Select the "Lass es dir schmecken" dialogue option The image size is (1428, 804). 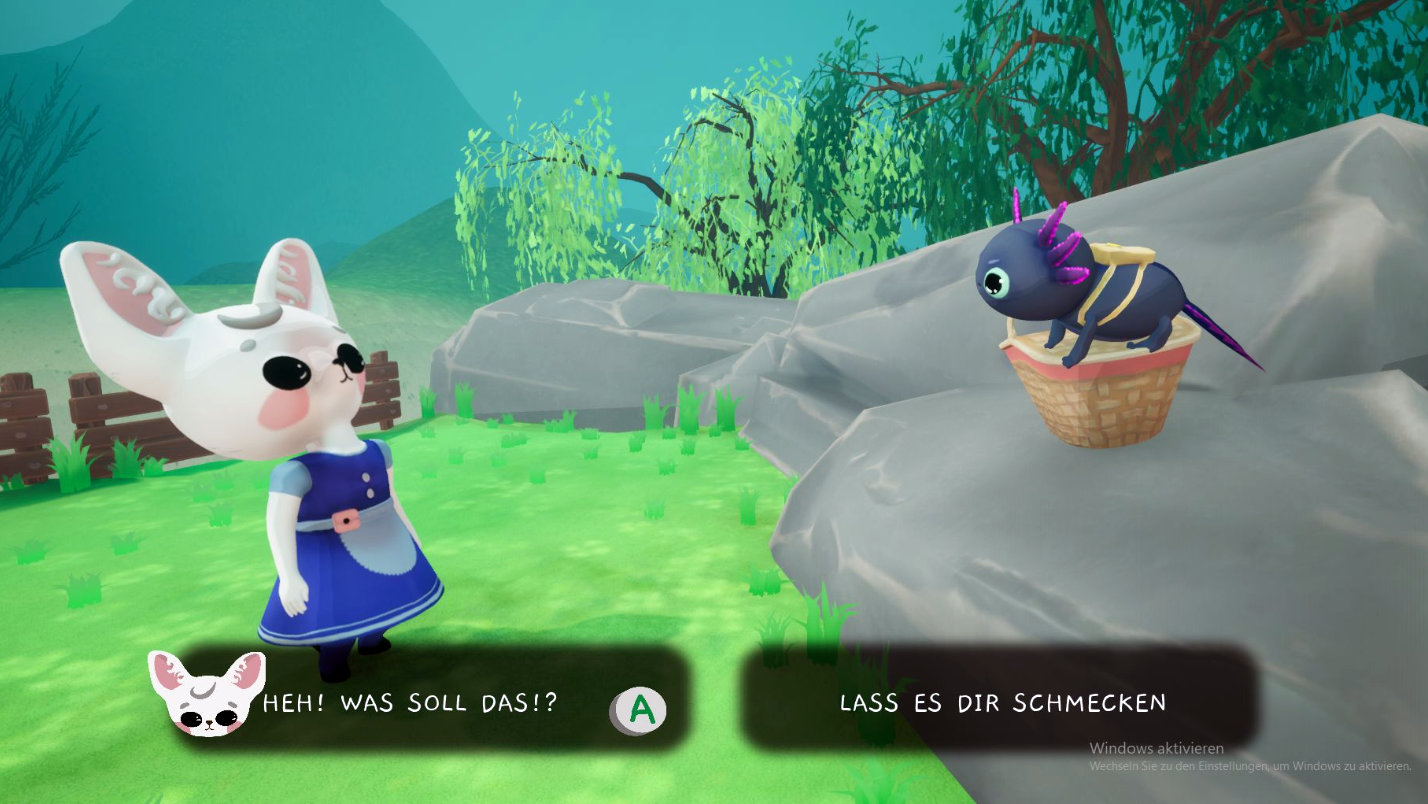tap(1001, 703)
